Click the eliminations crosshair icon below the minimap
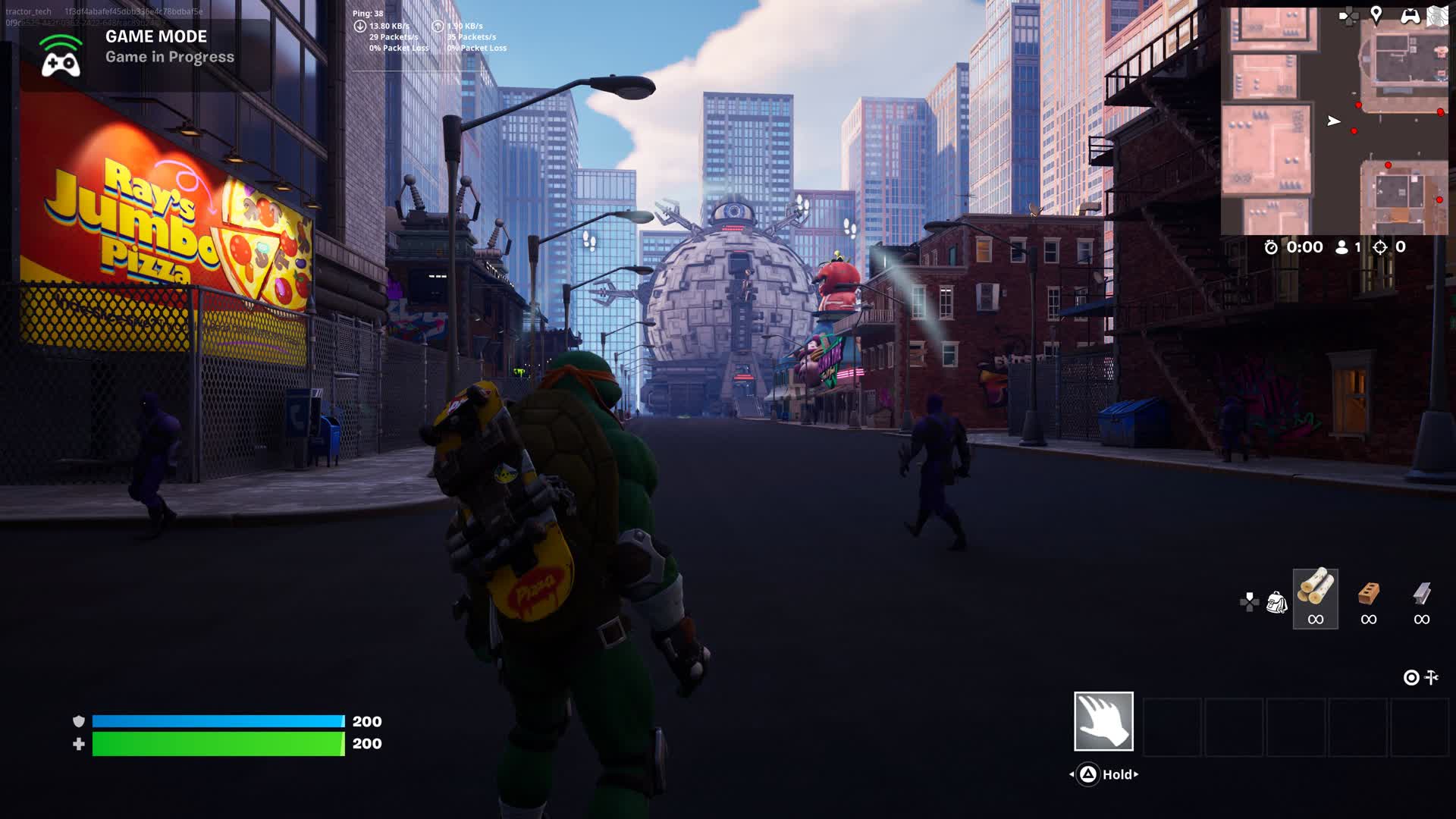The image size is (1456, 819). click(x=1379, y=246)
